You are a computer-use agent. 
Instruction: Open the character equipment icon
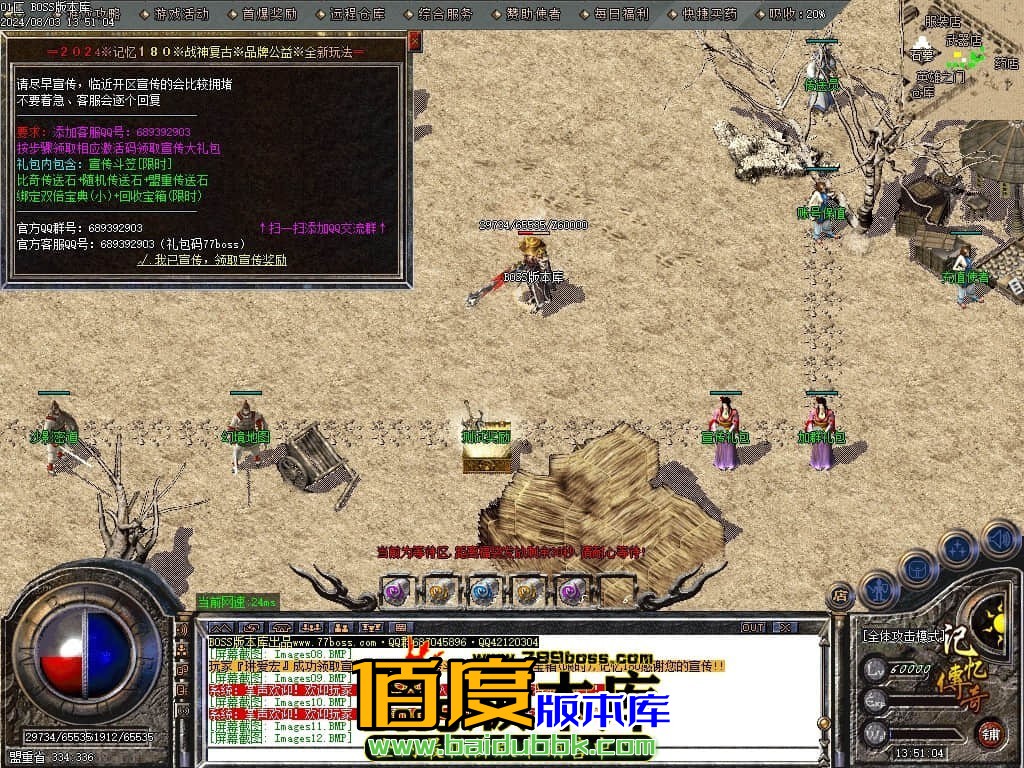pyautogui.click(x=878, y=589)
